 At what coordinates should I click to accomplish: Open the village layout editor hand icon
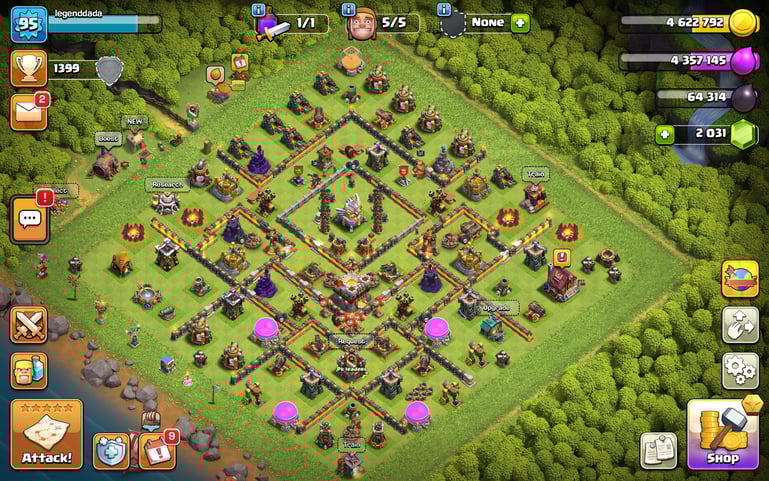(x=740, y=325)
